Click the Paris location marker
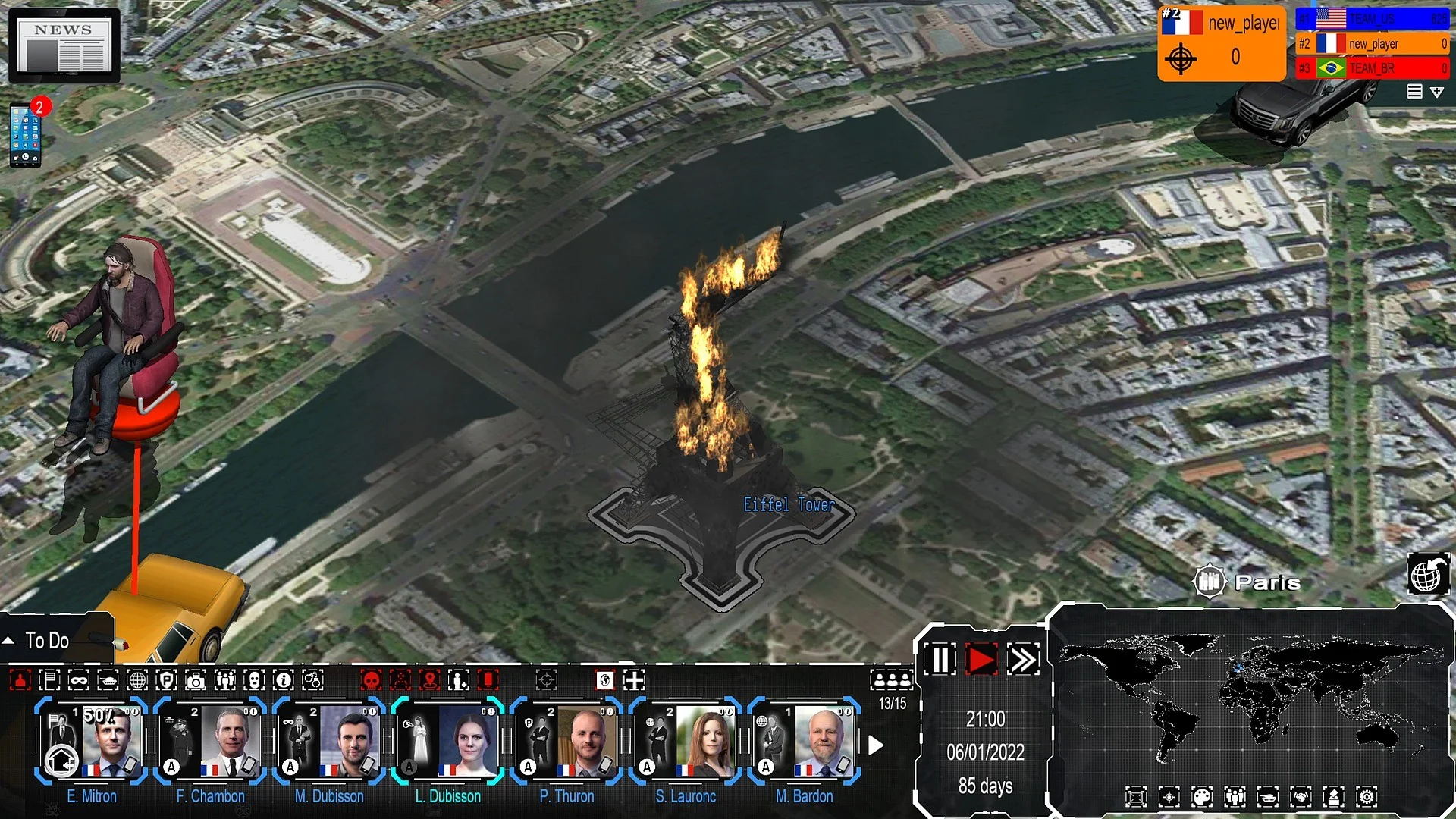 pyautogui.click(x=1211, y=581)
